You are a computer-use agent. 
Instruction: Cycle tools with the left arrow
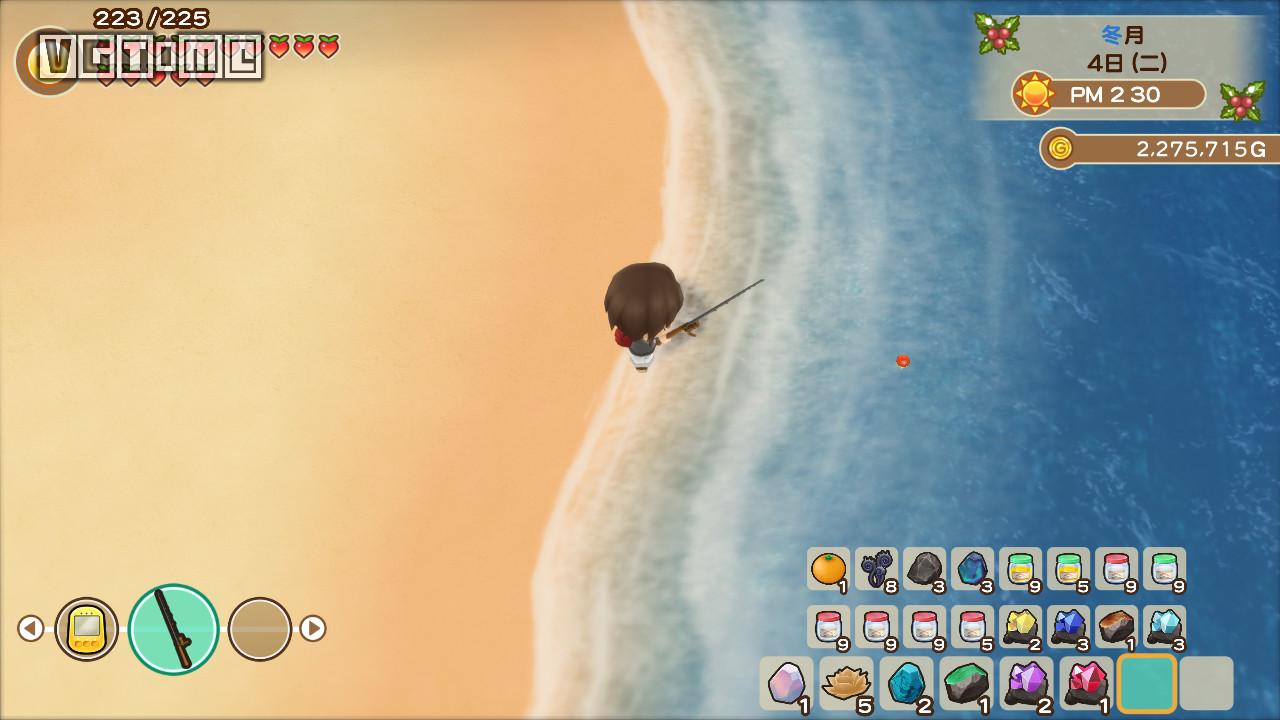pyautogui.click(x=31, y=629)
